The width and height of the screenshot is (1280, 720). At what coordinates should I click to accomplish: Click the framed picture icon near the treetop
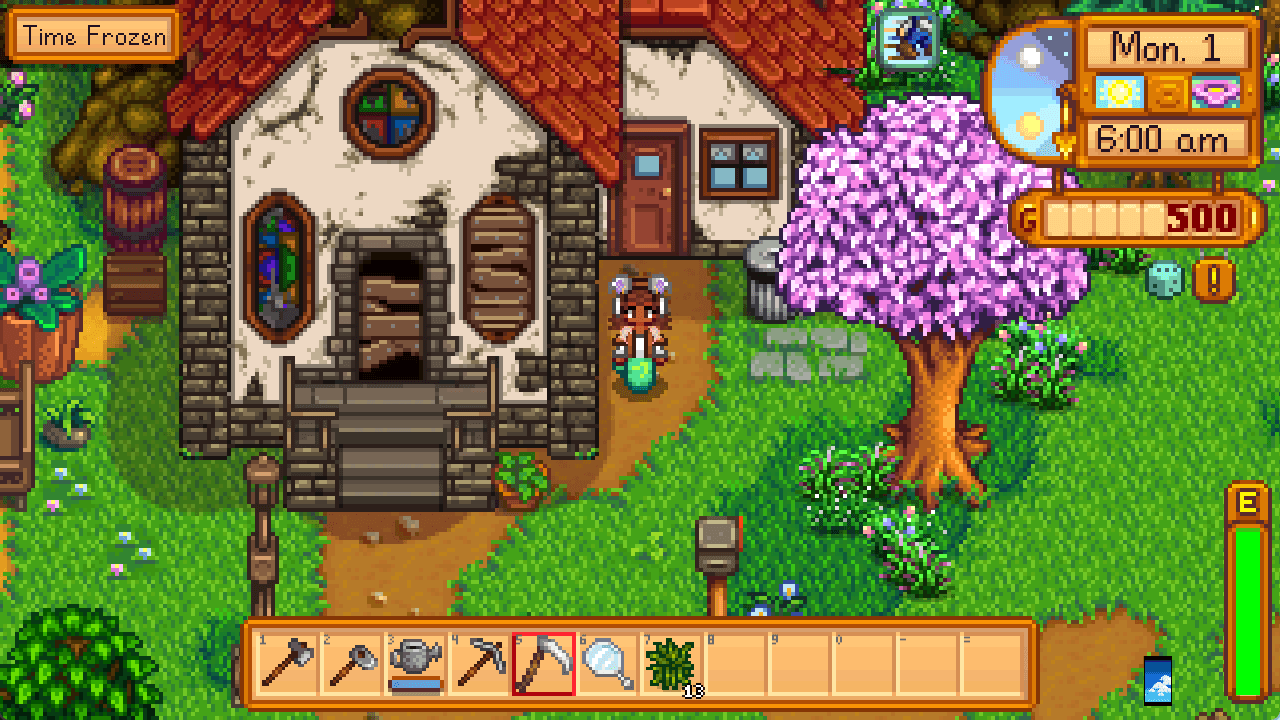tap(906, 40)
